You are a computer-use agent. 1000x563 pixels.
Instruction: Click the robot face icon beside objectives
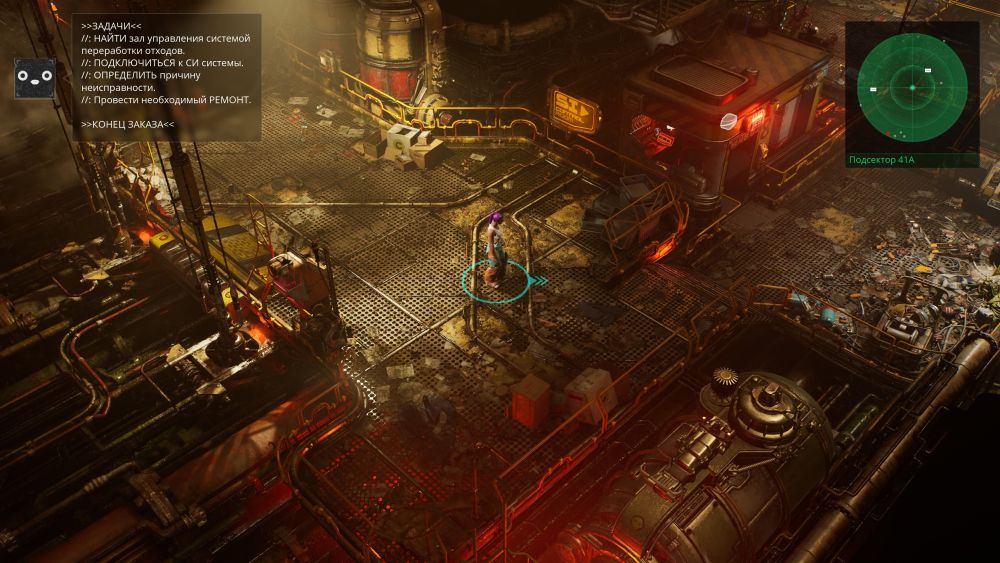click(x=33, y=78)
